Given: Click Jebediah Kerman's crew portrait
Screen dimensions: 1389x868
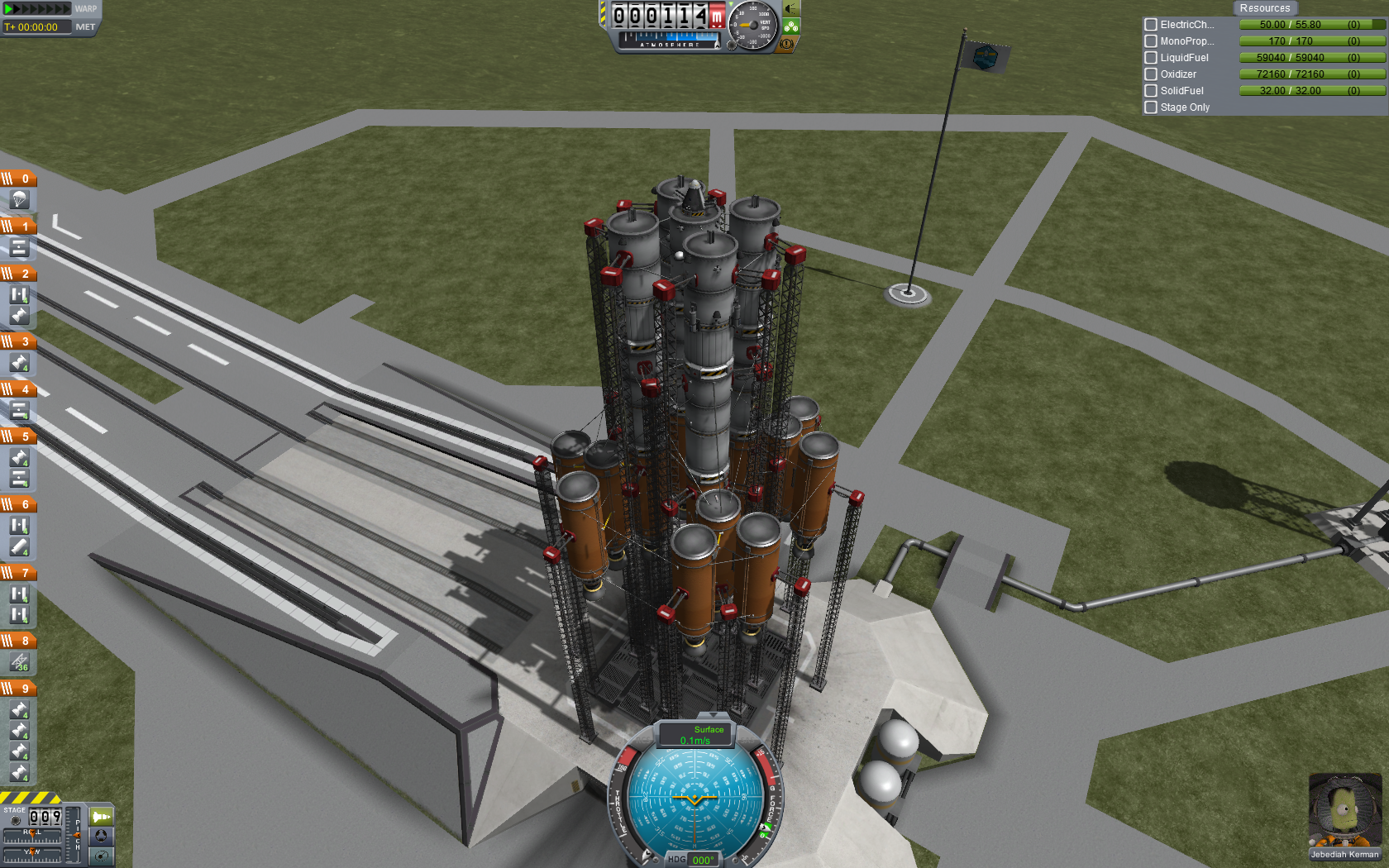Looking at the screenshot, I should [x=1344, y=812].
